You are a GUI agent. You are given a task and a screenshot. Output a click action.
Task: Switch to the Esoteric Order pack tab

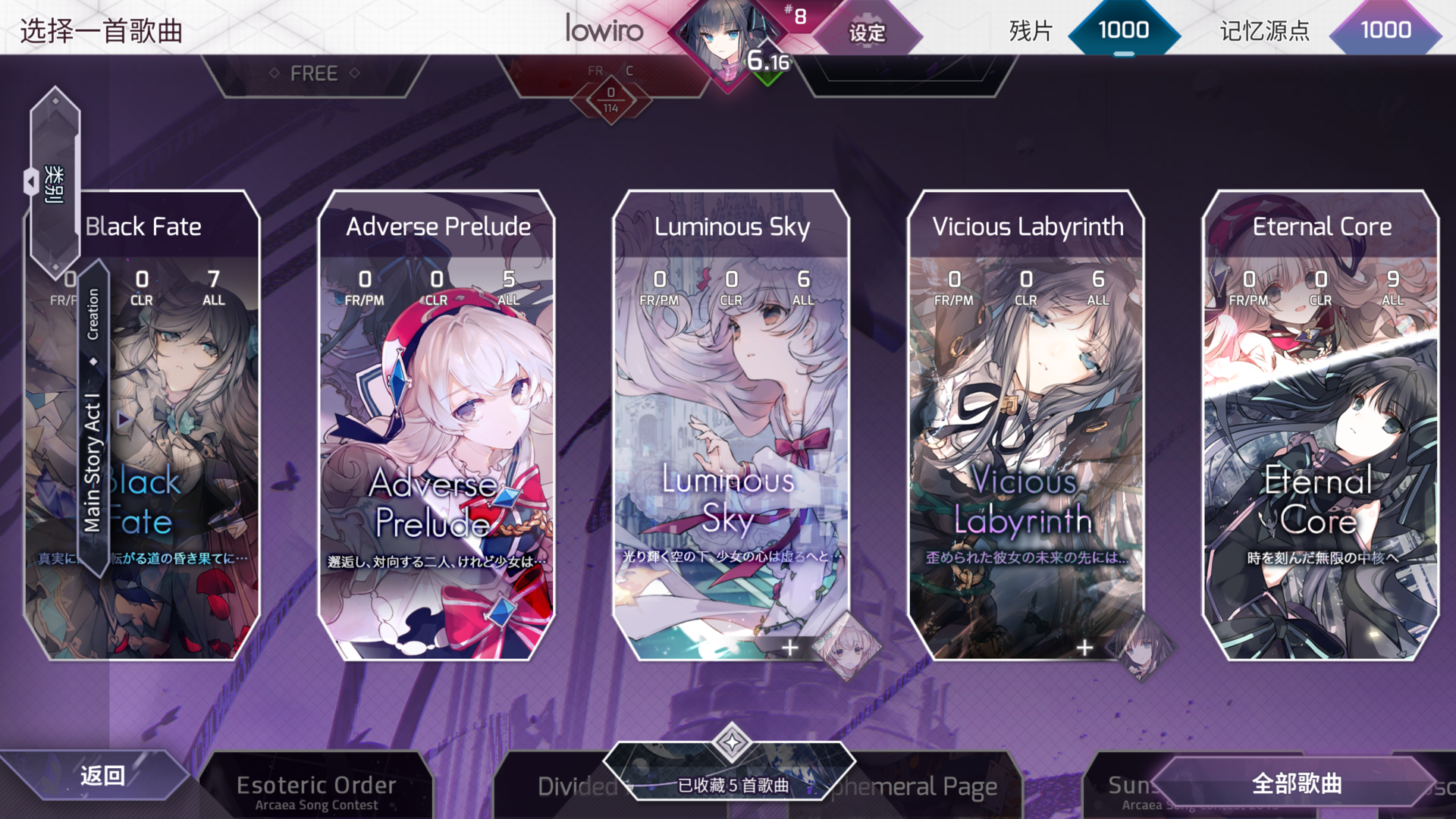pyautogui.click(x=316, y=785)
